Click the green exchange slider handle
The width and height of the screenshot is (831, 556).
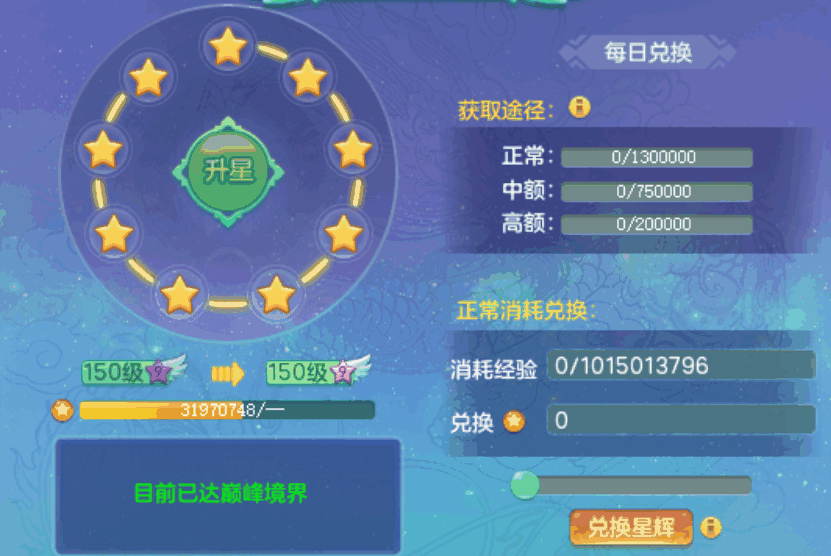(x=525, y=485)
